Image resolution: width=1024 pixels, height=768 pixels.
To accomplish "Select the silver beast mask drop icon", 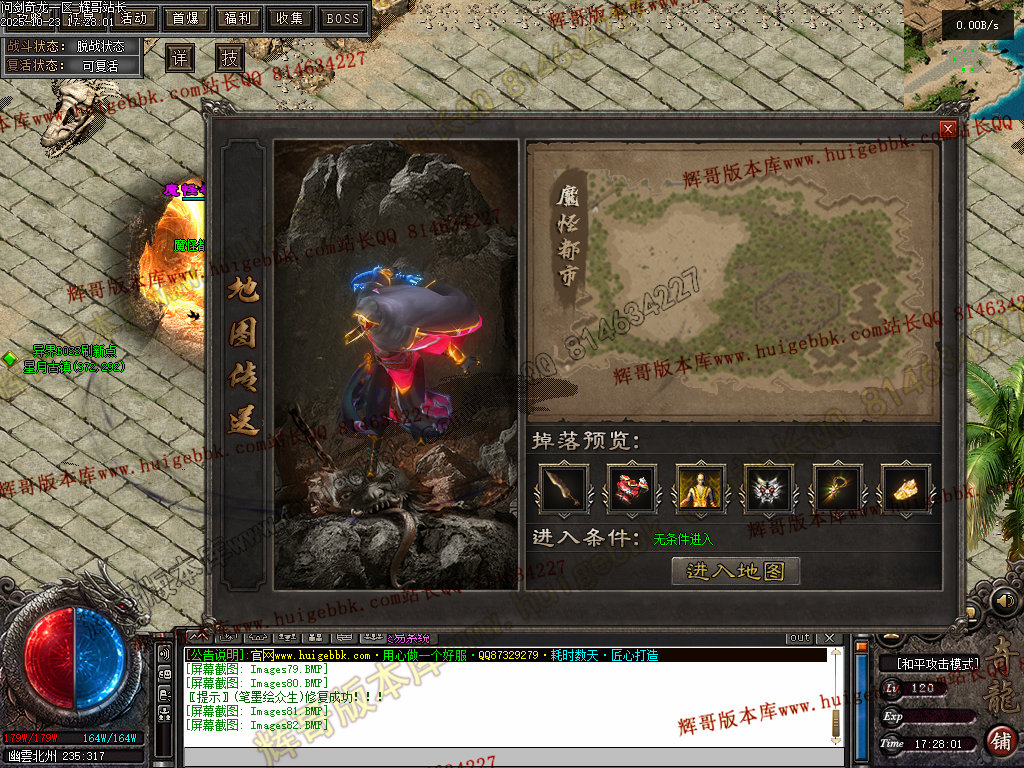I will point(769,488).
